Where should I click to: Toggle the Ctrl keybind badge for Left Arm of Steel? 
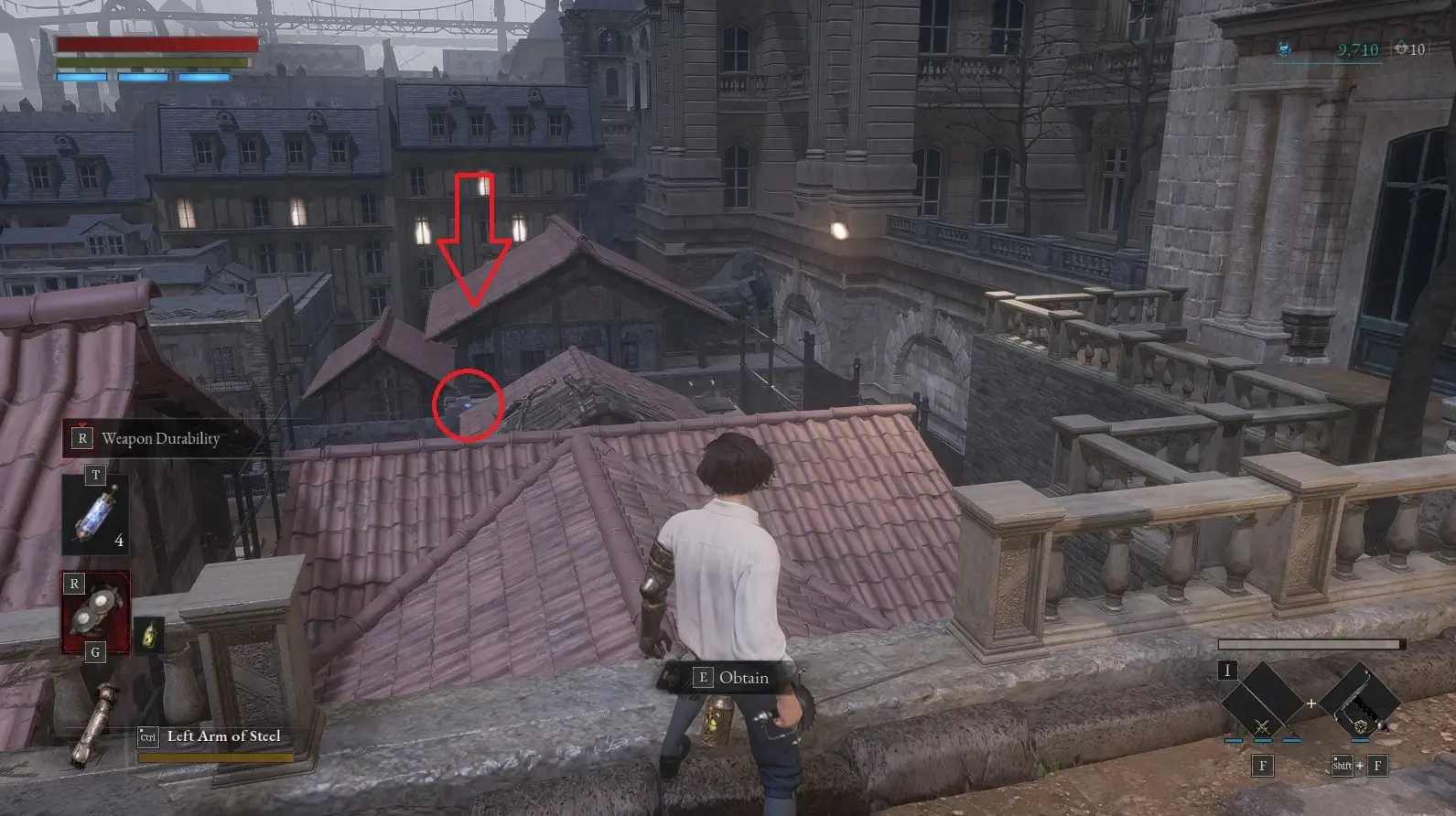(148, 736)
